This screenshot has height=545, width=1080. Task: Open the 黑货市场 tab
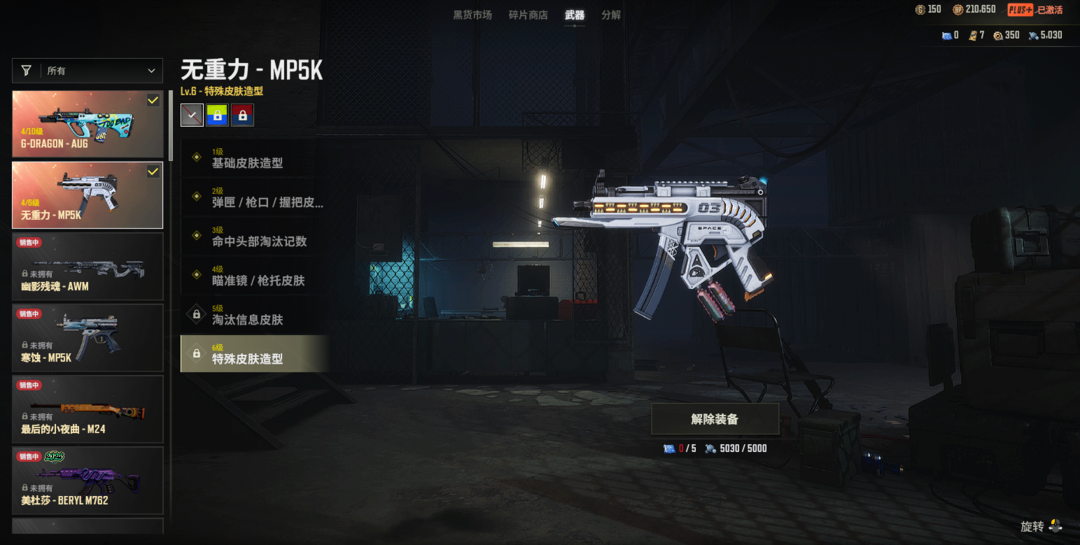(x=472, y=15)
